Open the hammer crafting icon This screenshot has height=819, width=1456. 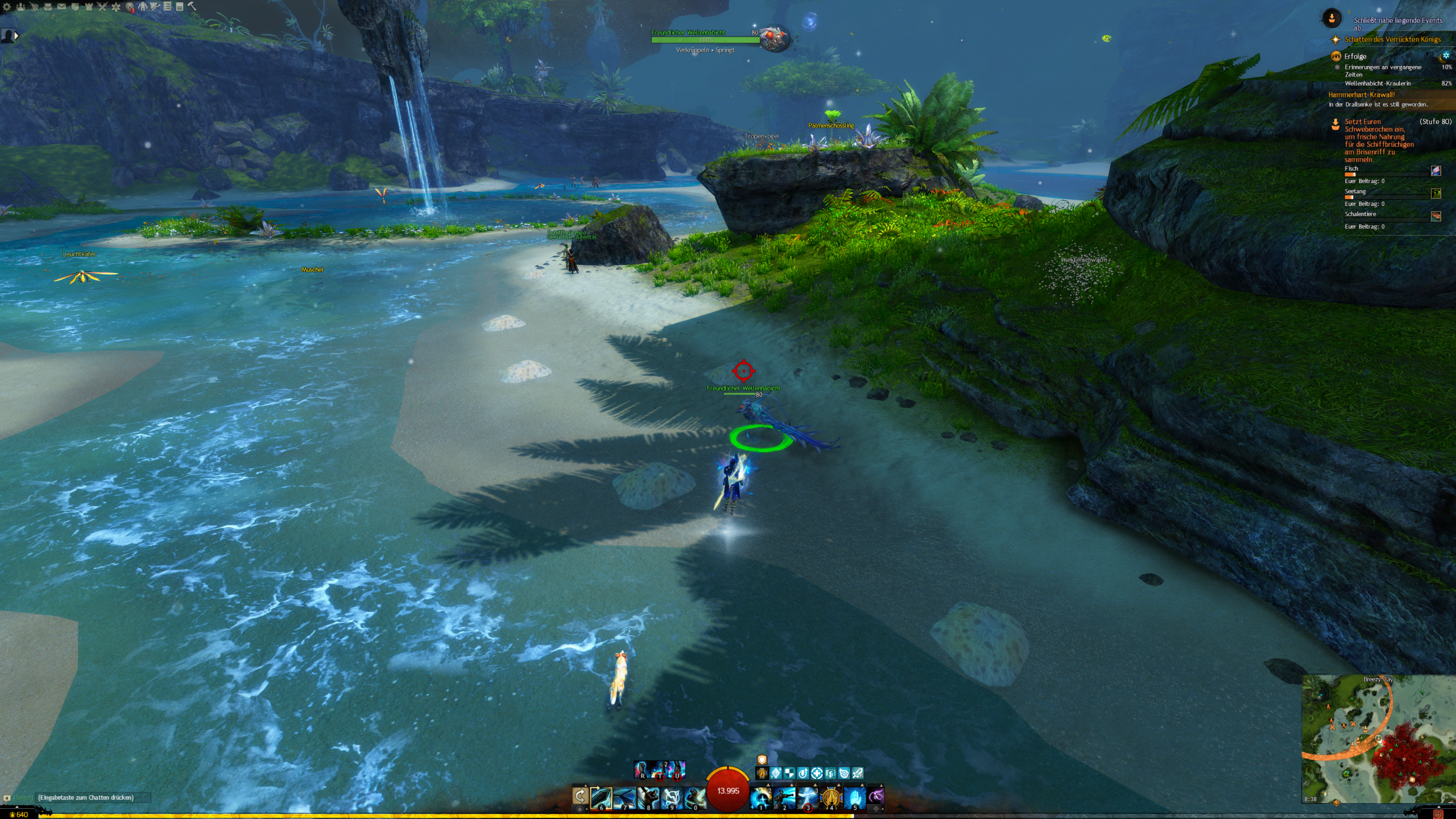point(192,6)
